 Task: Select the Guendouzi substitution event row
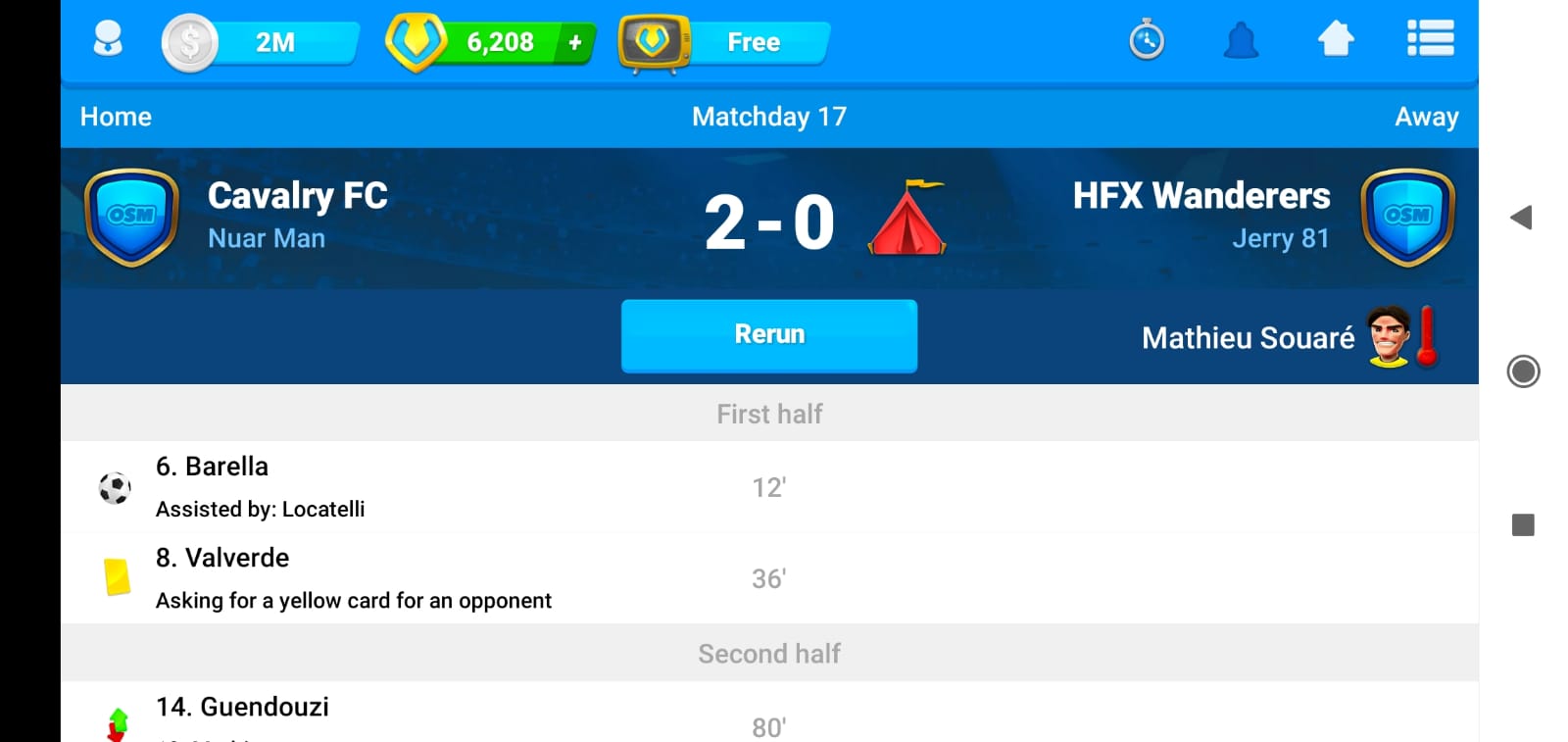pos(769,716)
